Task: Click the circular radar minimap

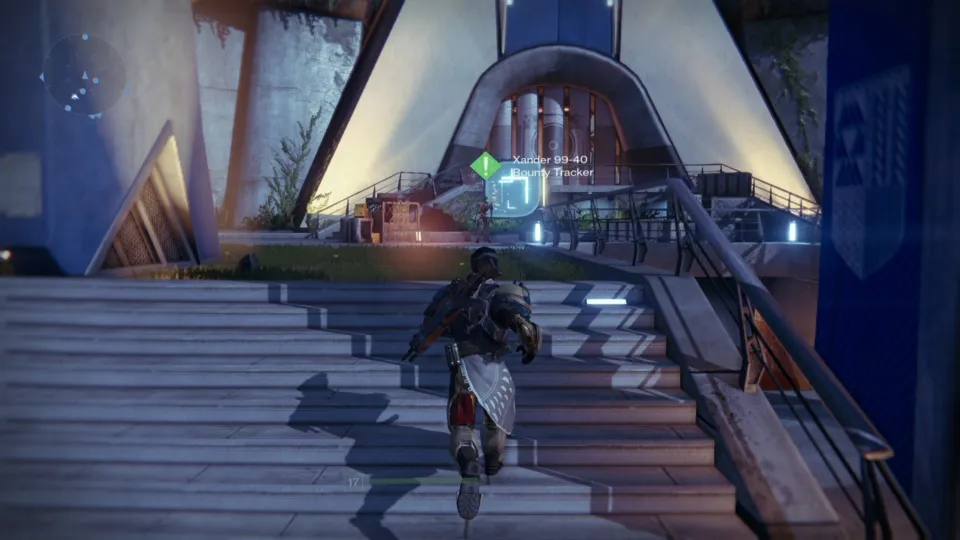Action: [84, 74]
